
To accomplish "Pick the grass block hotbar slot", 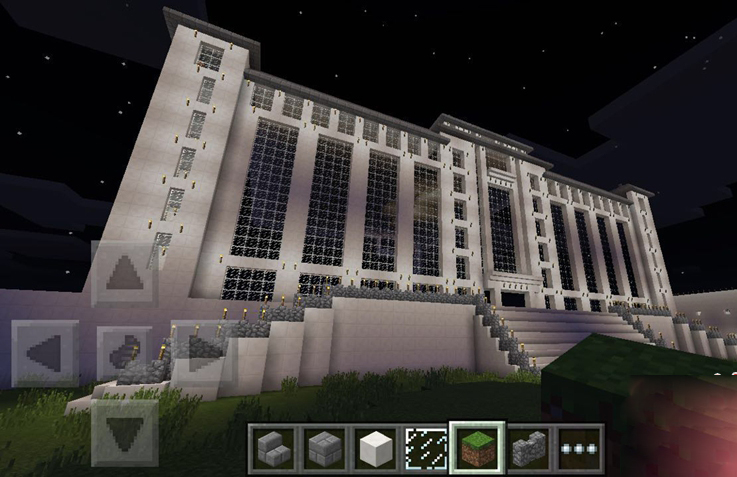I will [476, 446].
